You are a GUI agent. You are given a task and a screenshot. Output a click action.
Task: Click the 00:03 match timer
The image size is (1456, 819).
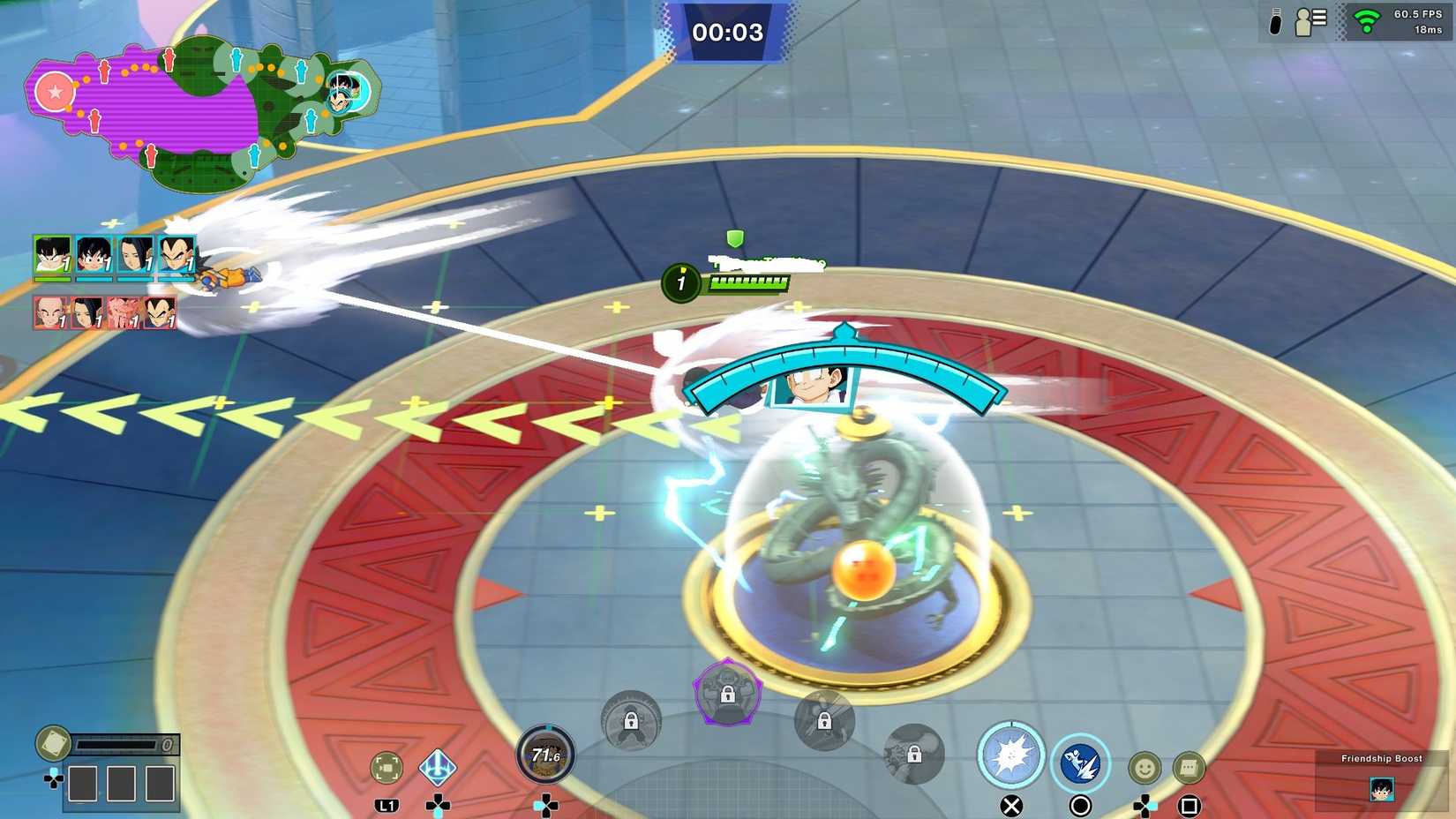728,31
